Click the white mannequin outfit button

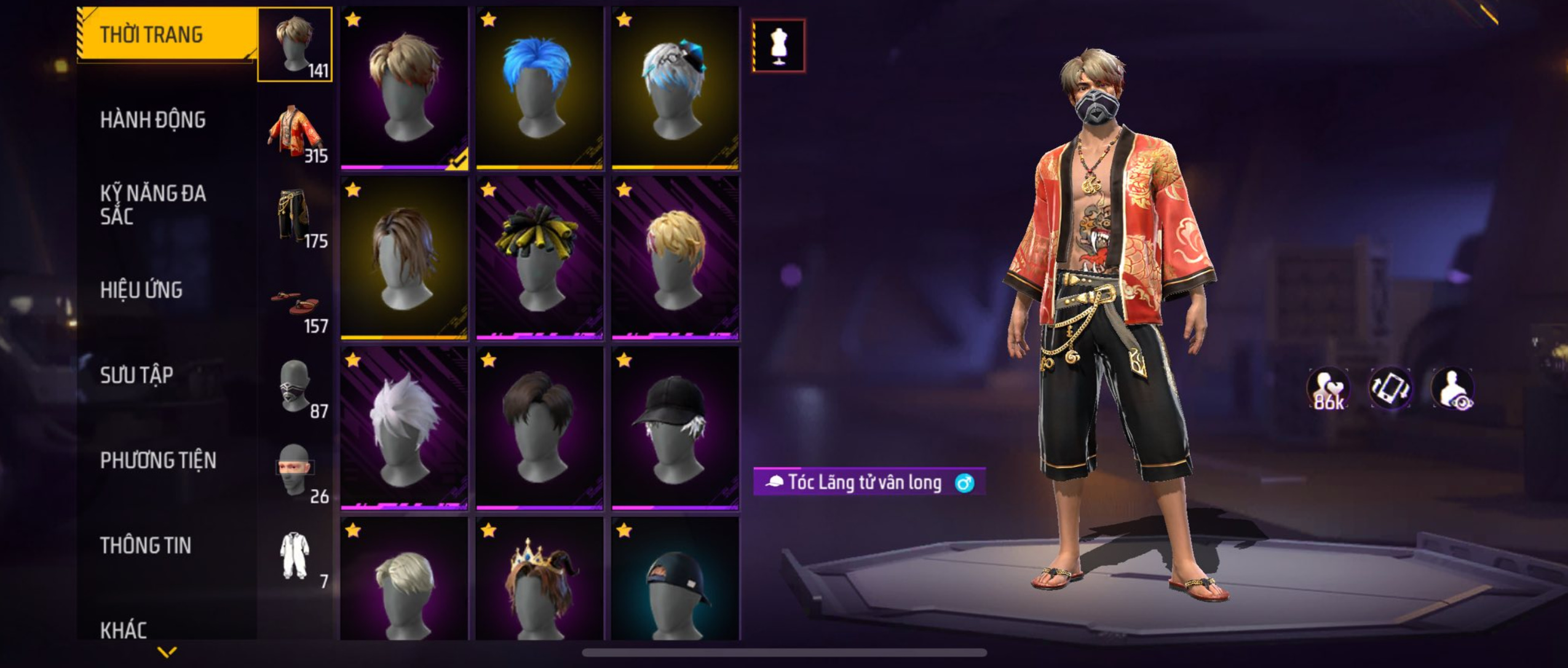coord(778,46)
